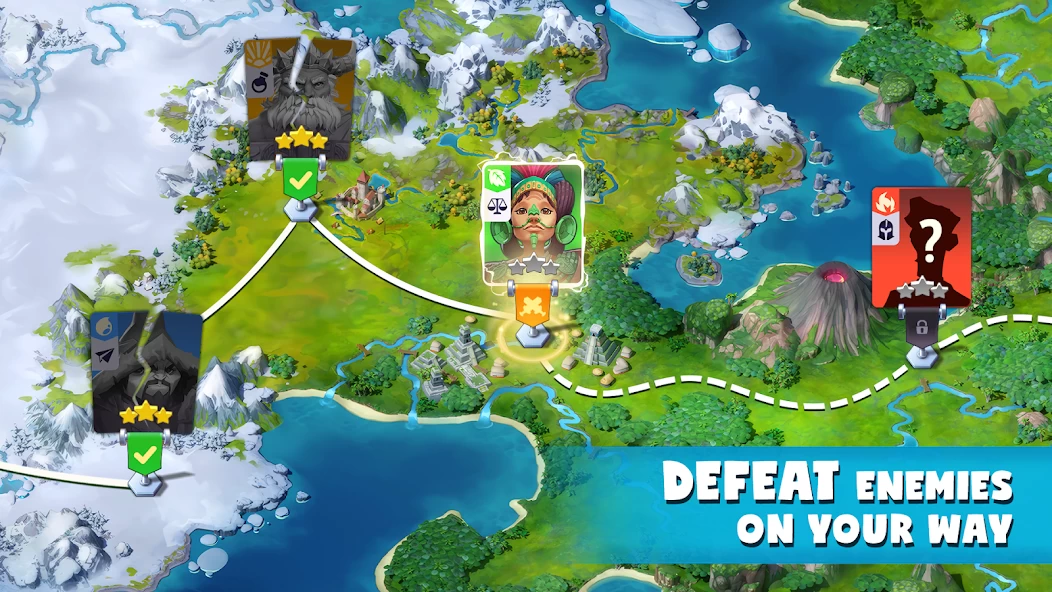Open the bearded mountain king's portrait card

coord(300,98)
